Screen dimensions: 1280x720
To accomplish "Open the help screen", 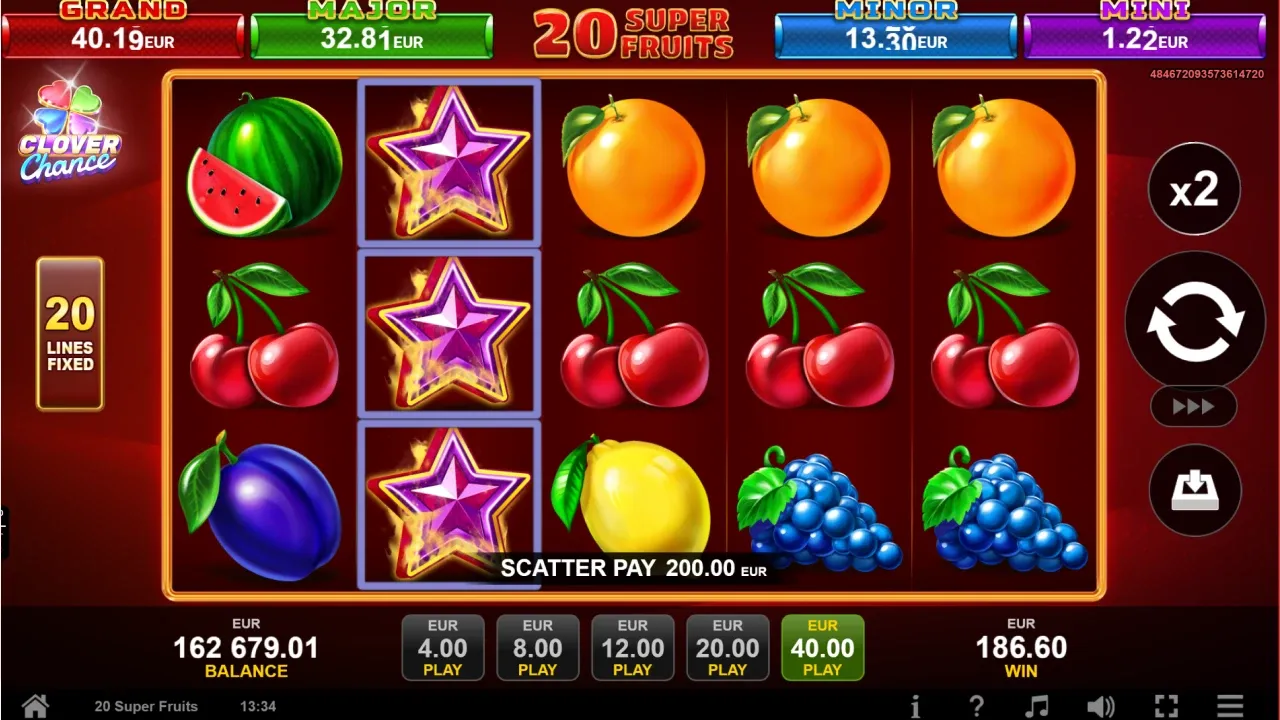I will pos(978,705).
